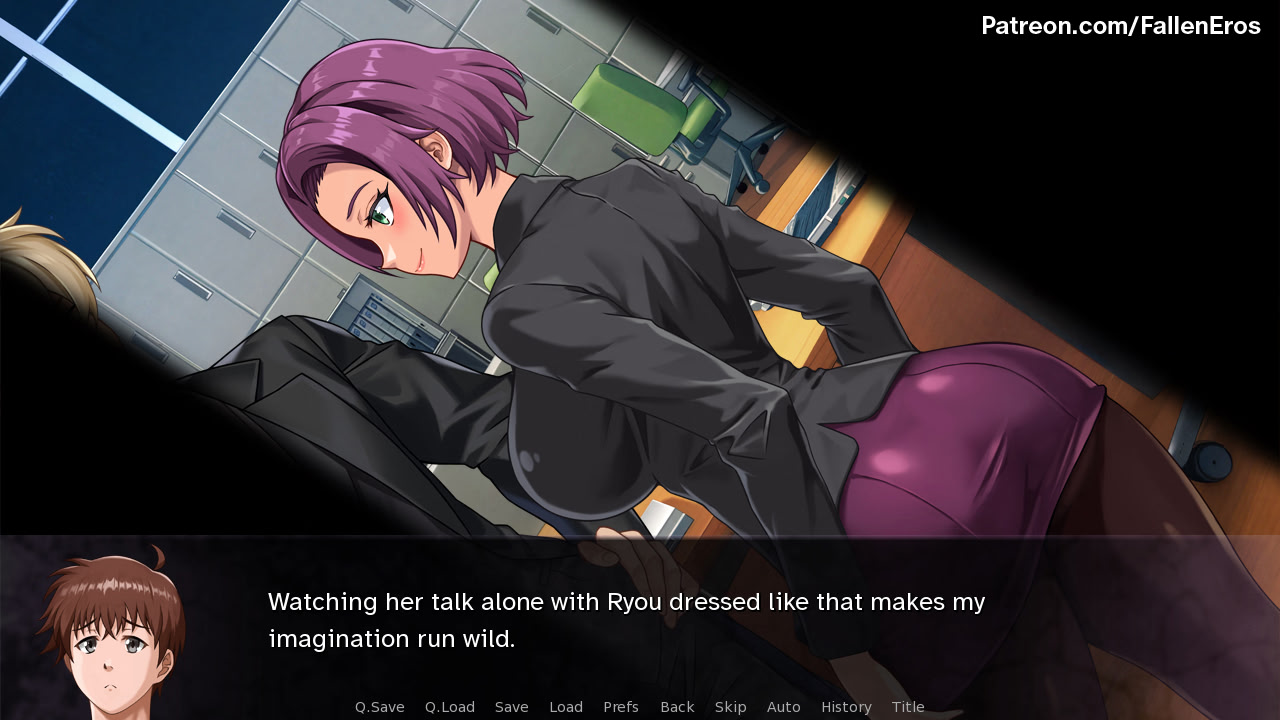This screenshot has height=720, width=1280.
Task: Open the Save screen
Action: tap(511, 706)
